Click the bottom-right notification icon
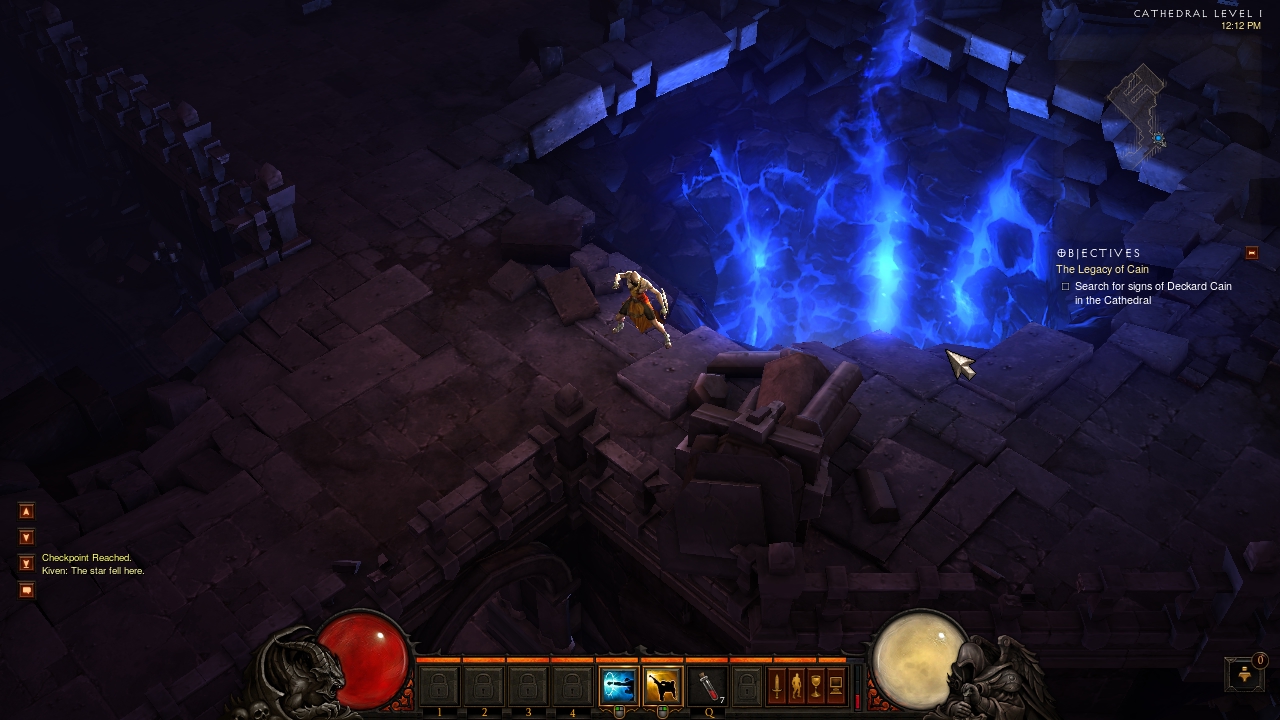The height and width of the screenshot is (720, 1280). tap(1244, 674)
